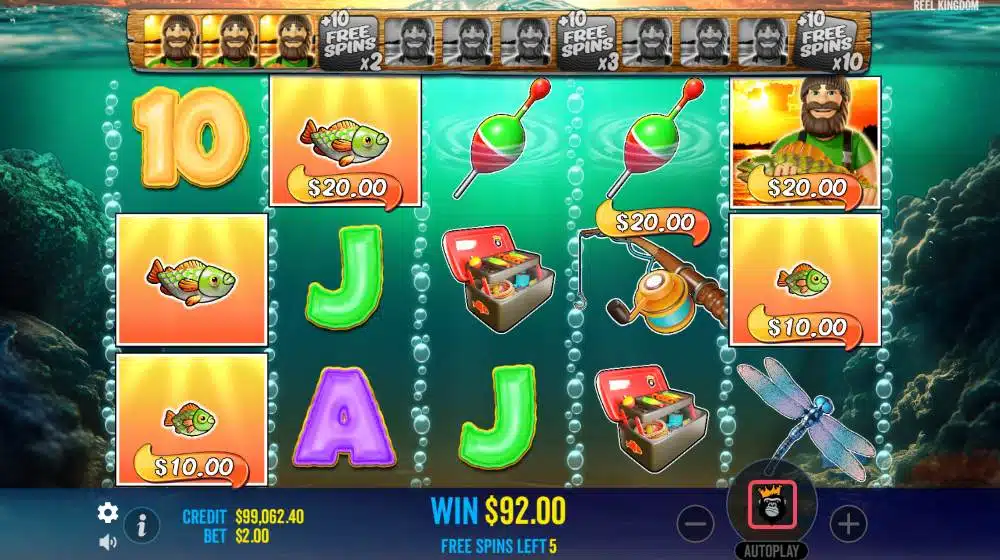Open the settings gear icon
Image resolution: width=1000 pixels, height=560 pixels.
tap(108, 513)
